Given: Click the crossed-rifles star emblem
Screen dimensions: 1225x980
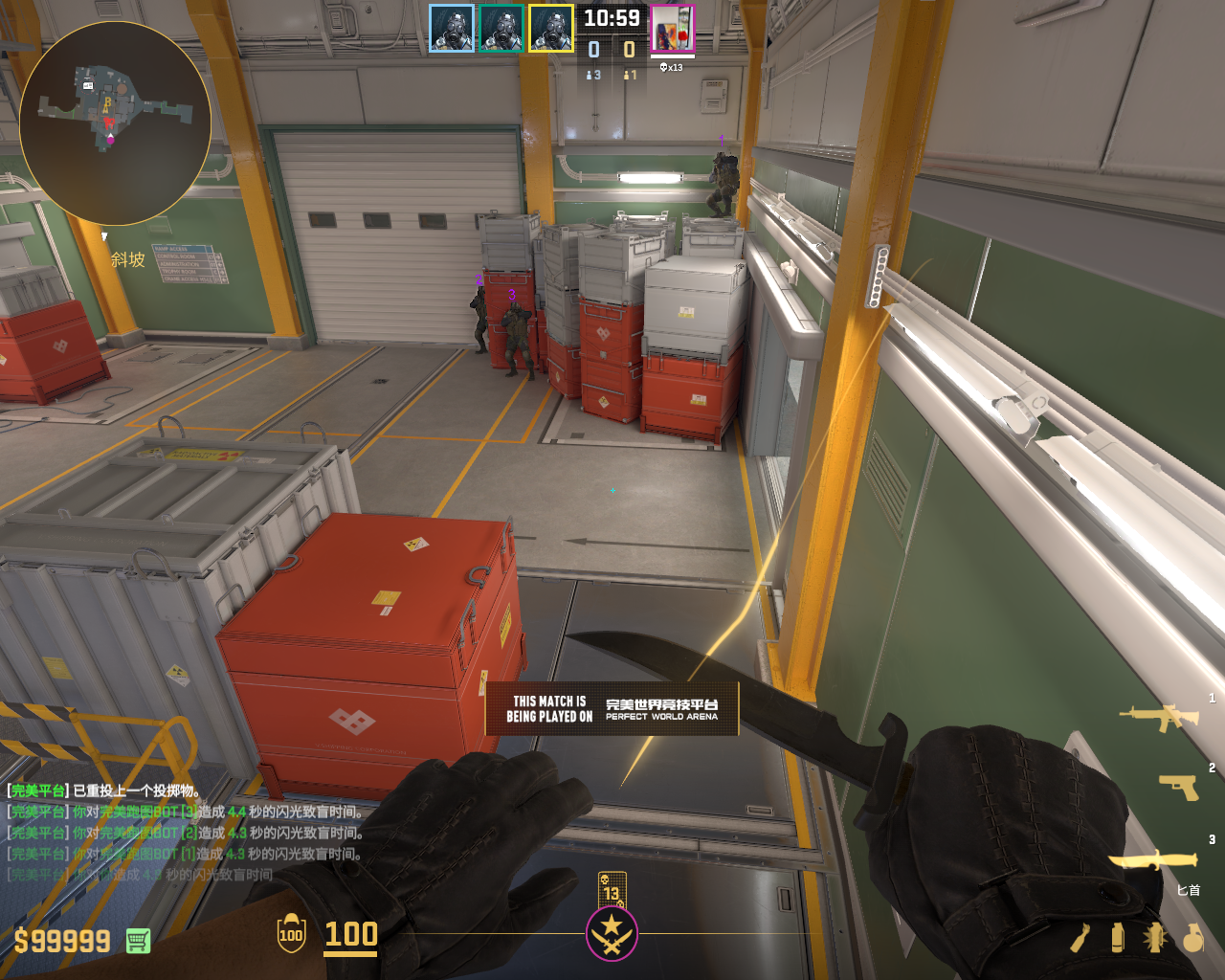Looking at the screenshot, I should [612, 934].
